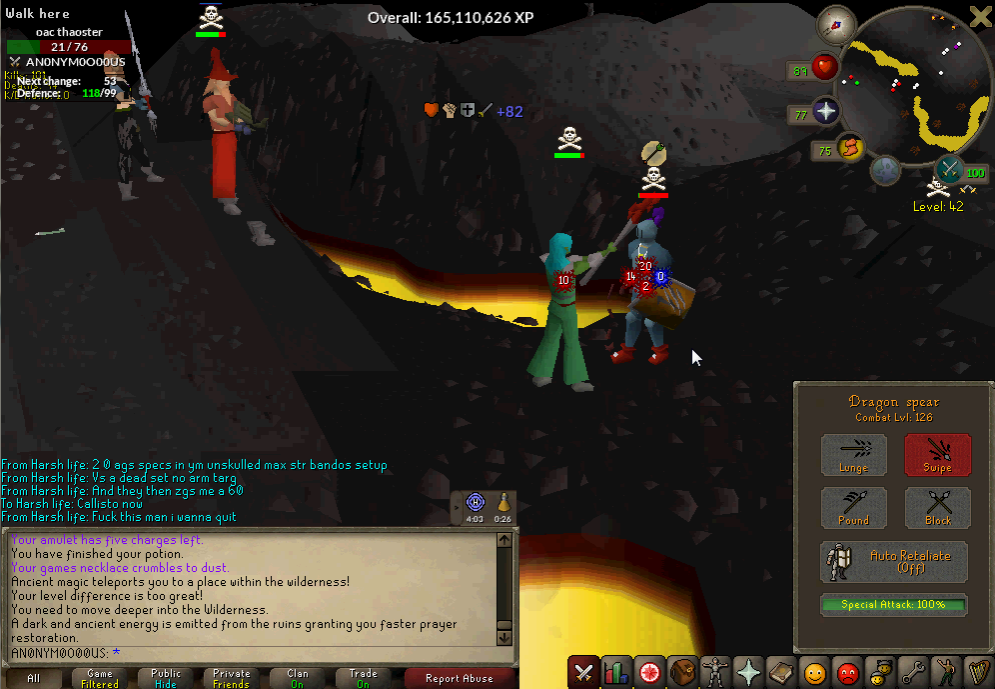Open the Report Abuse dialog

pyautogui.click(x=459, y=678)
